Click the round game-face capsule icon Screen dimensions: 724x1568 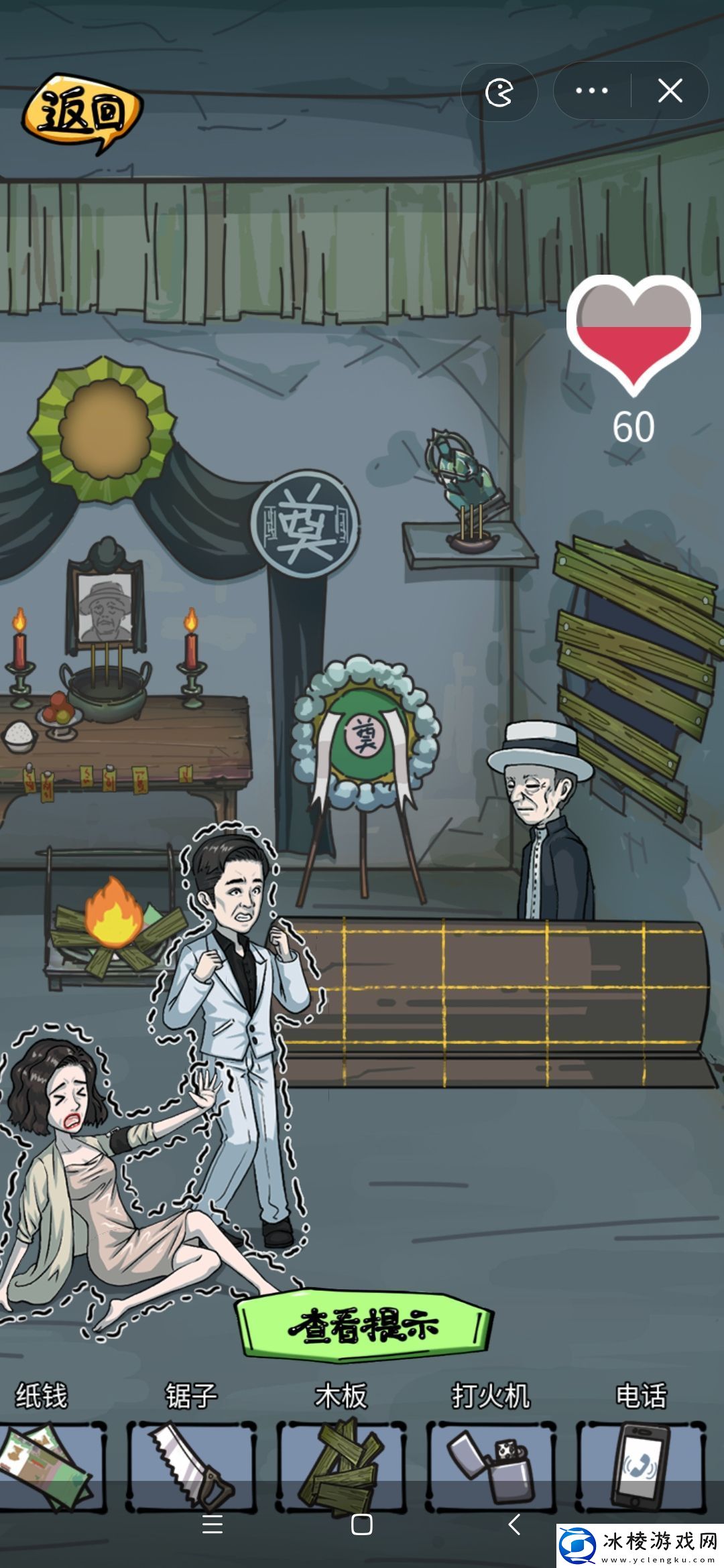(499, 92)
